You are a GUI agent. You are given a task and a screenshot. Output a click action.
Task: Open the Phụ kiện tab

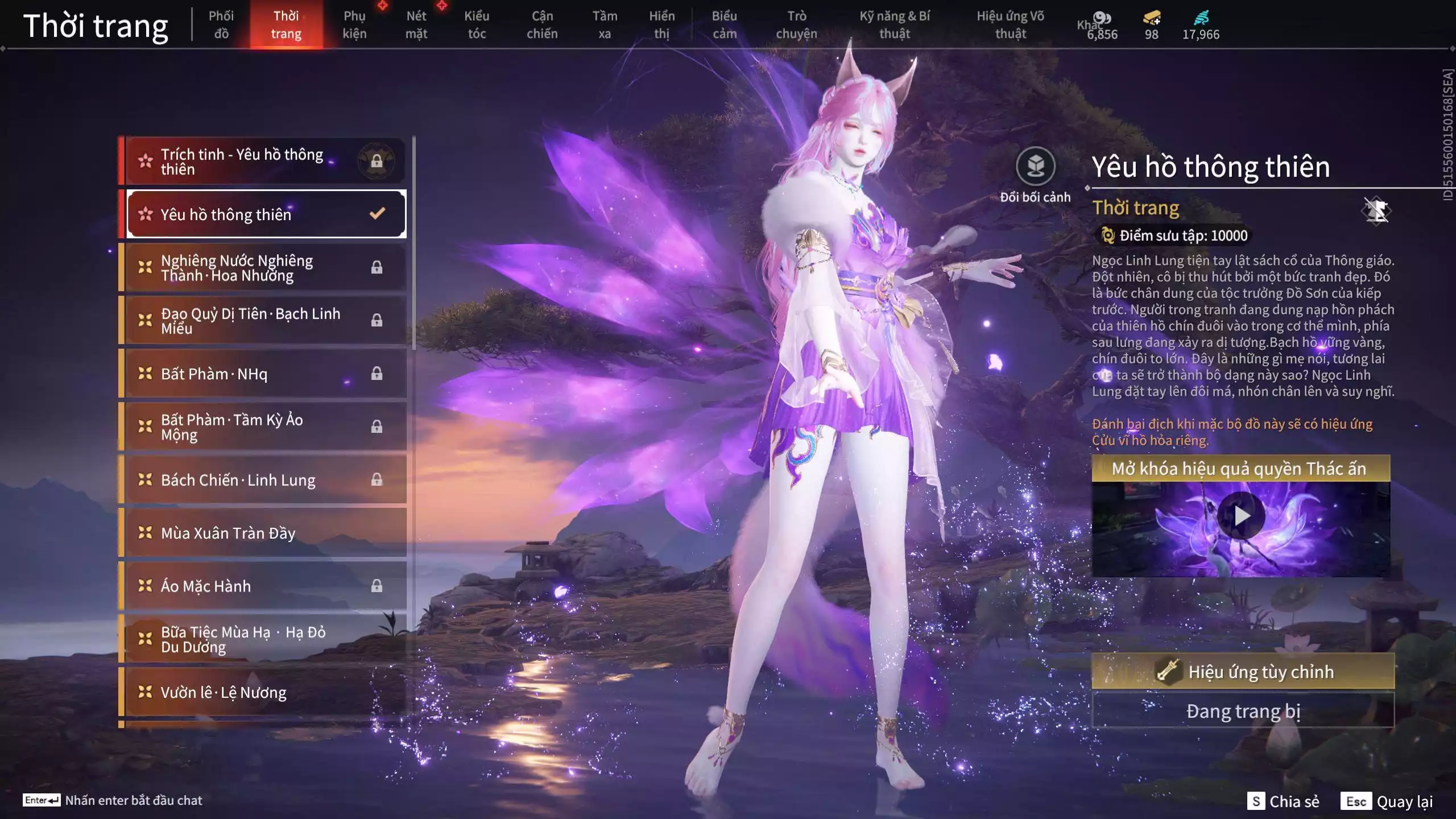click(354, 25)
